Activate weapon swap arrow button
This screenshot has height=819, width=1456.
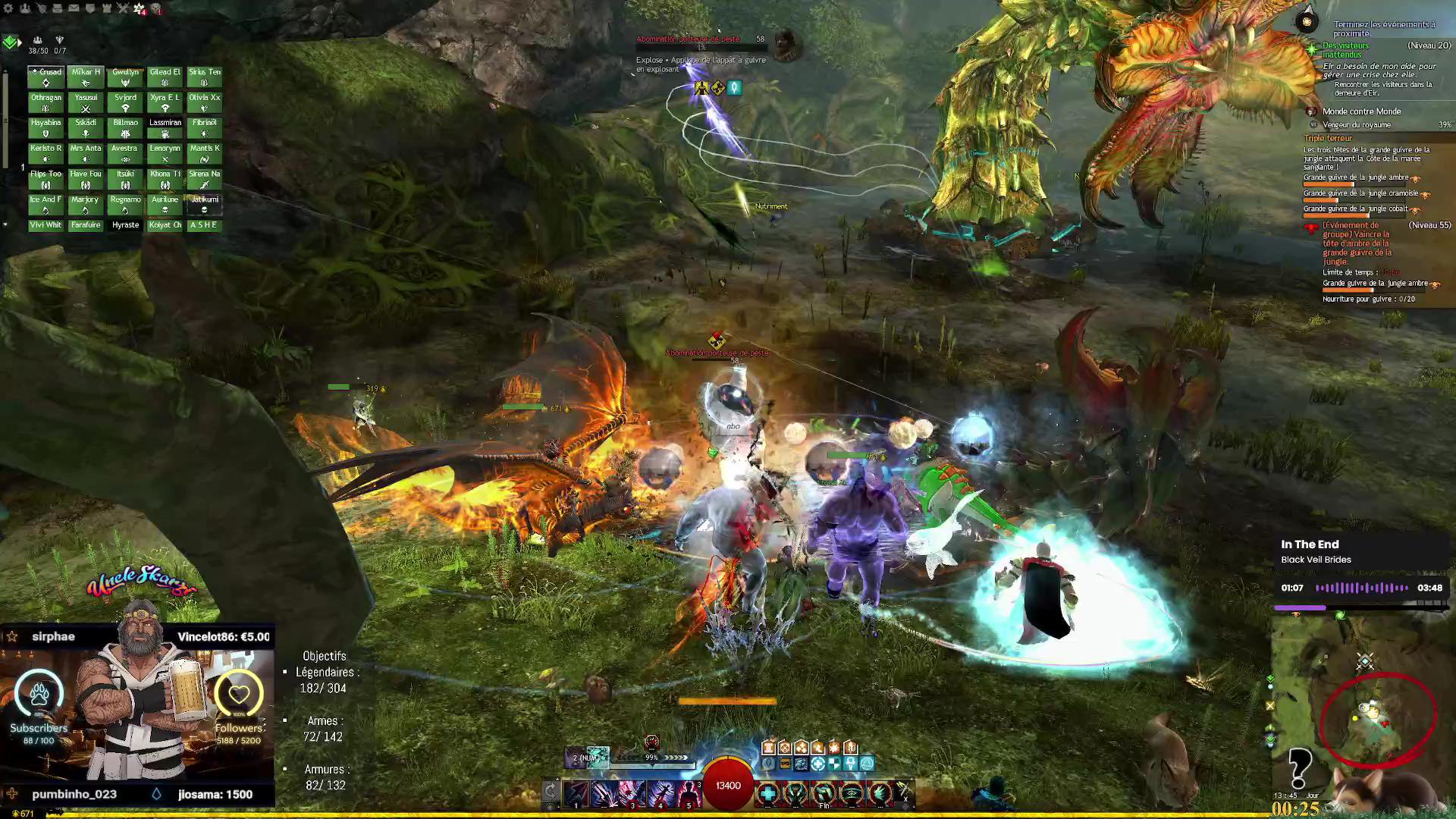(551, 792)
